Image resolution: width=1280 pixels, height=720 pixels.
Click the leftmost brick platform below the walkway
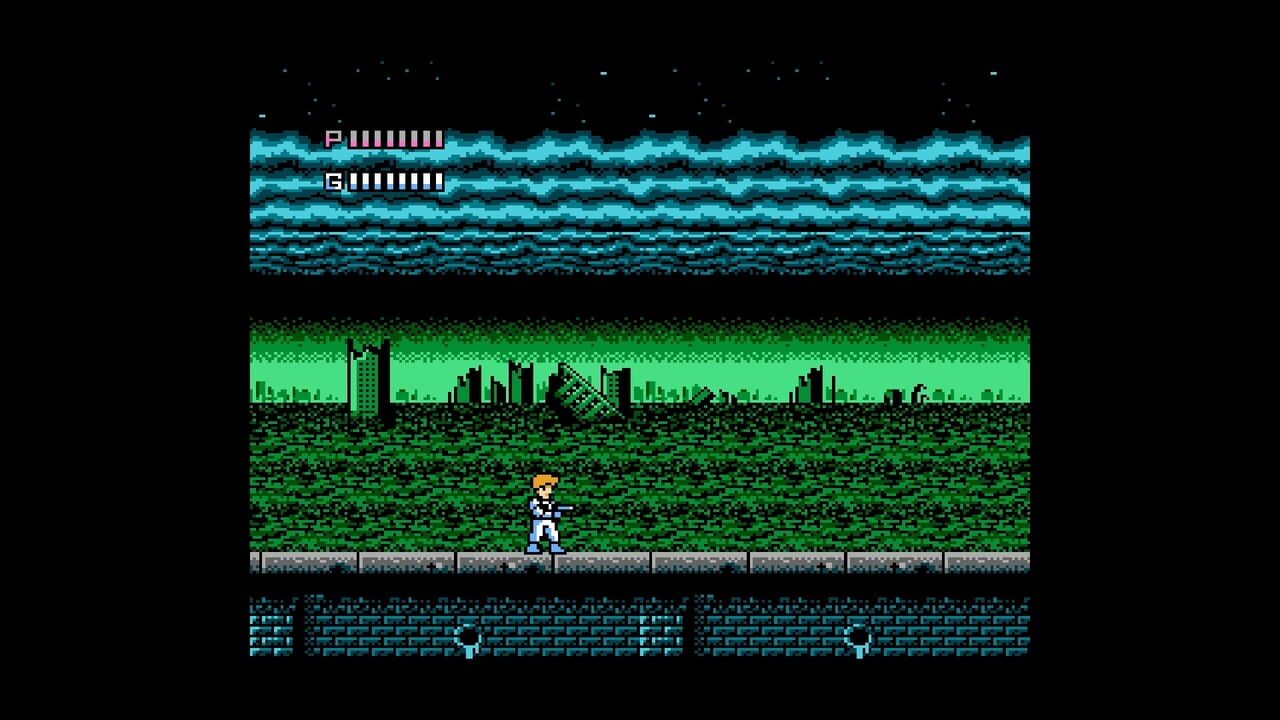pyautogui.click(x=270, y=630)
